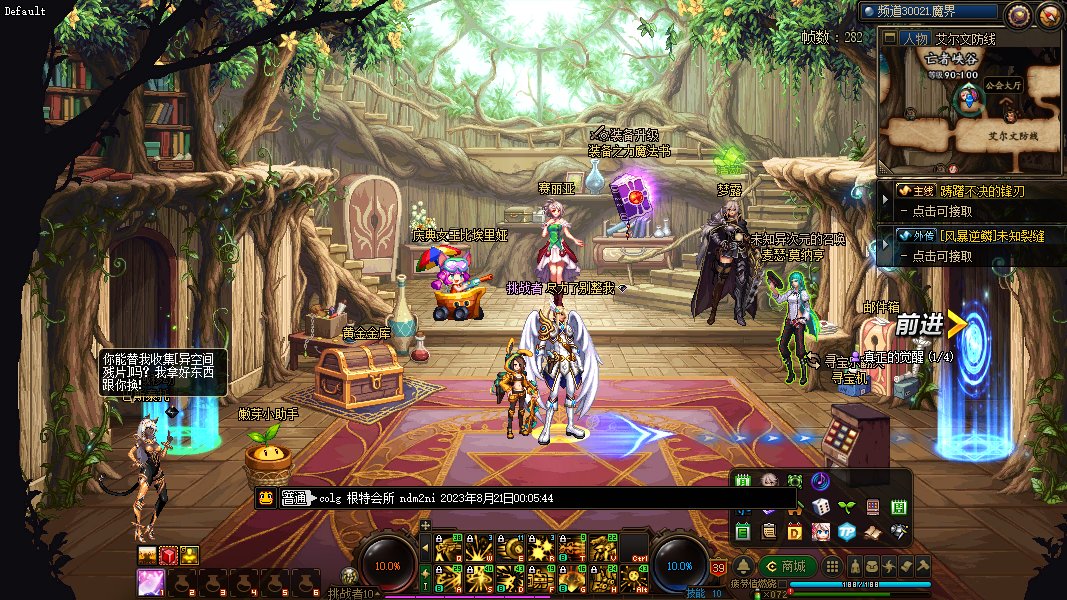Open the character info figure icon

(854, 566)
